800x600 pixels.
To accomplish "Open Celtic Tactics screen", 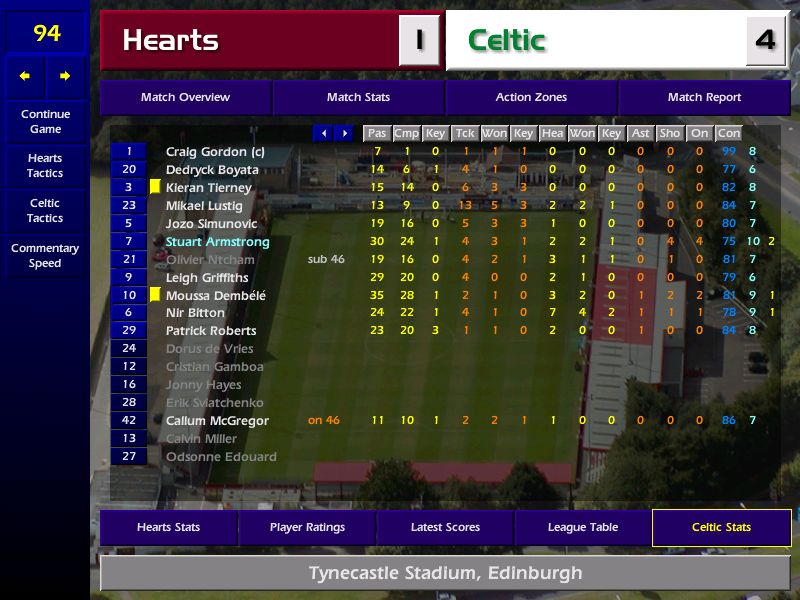I will 45,210.
